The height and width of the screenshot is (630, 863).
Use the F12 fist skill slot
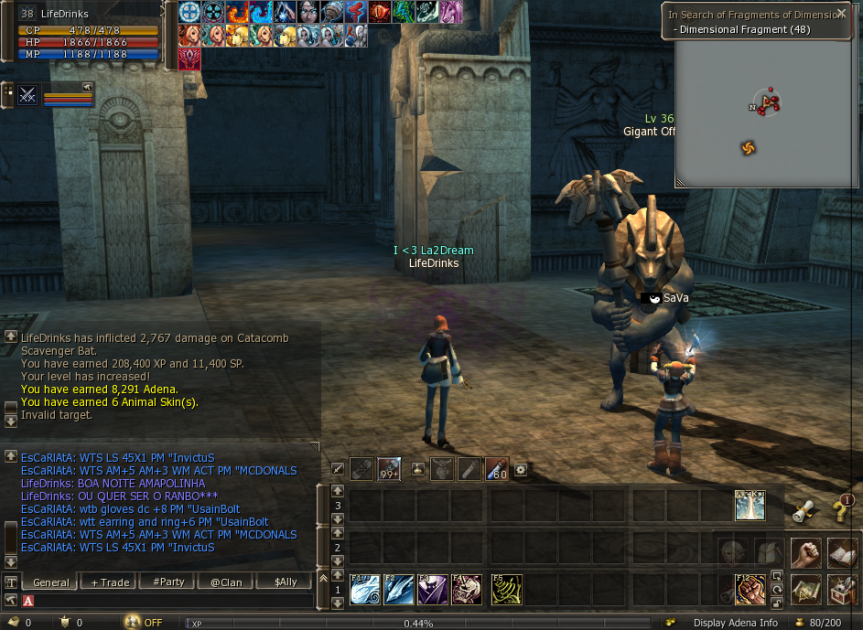click(749, 589)
